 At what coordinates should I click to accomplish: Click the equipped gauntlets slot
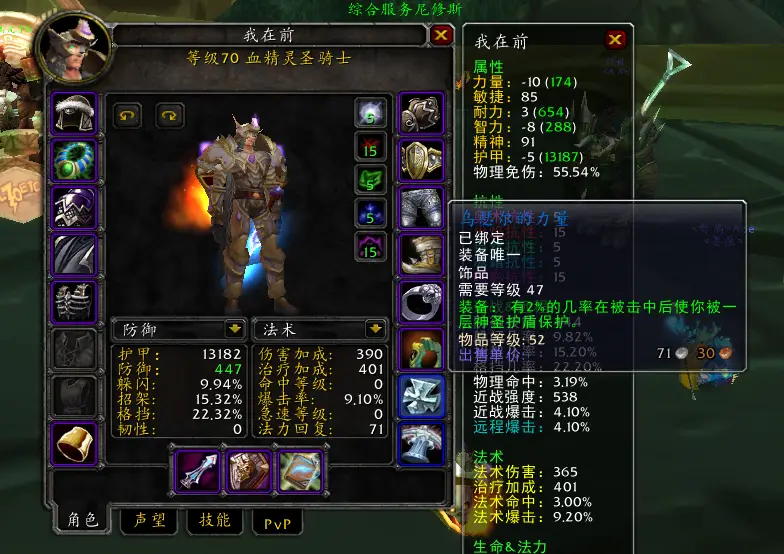pos(422,113)
